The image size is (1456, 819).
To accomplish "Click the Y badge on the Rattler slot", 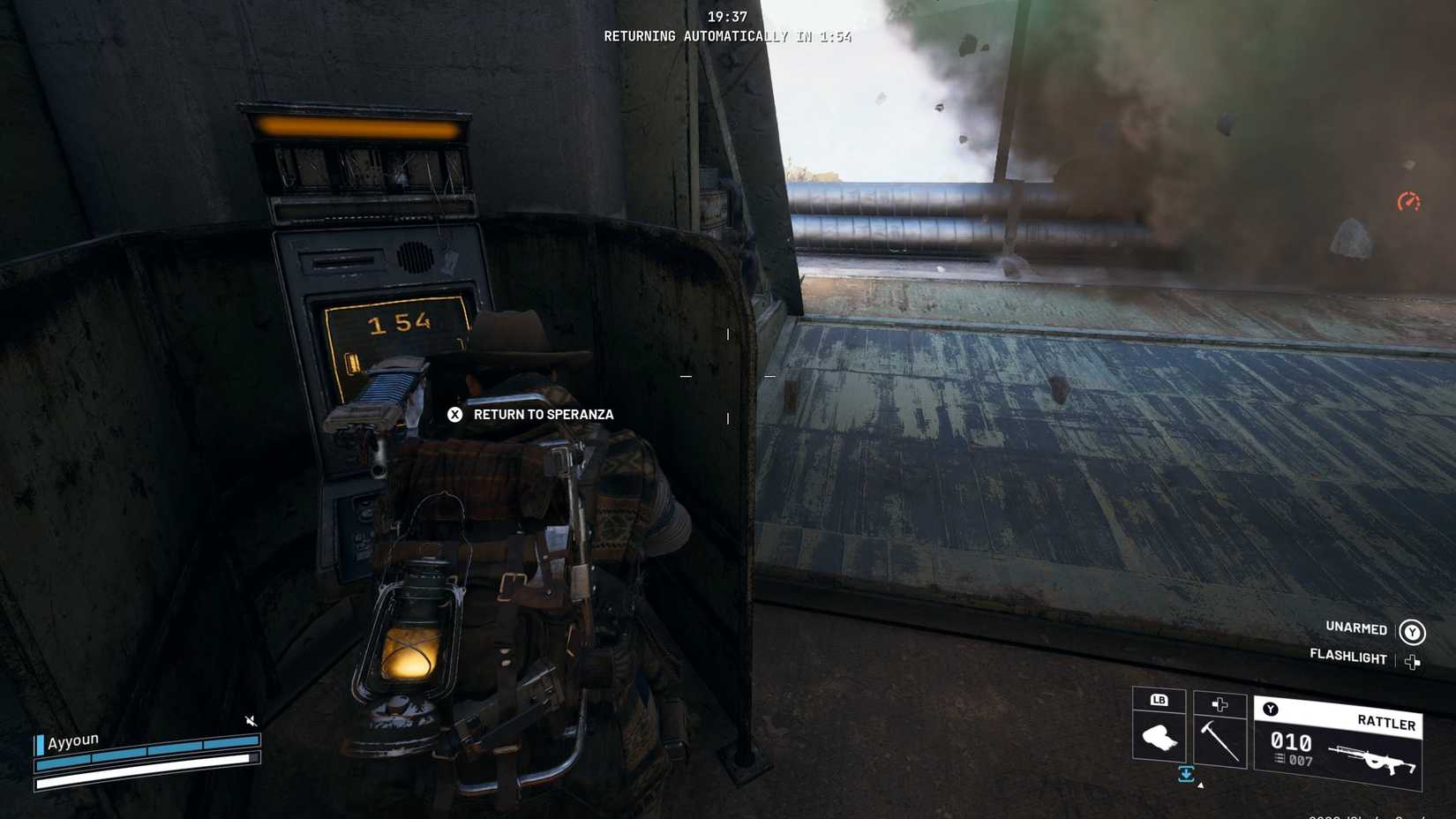I will click(1271, 708).
